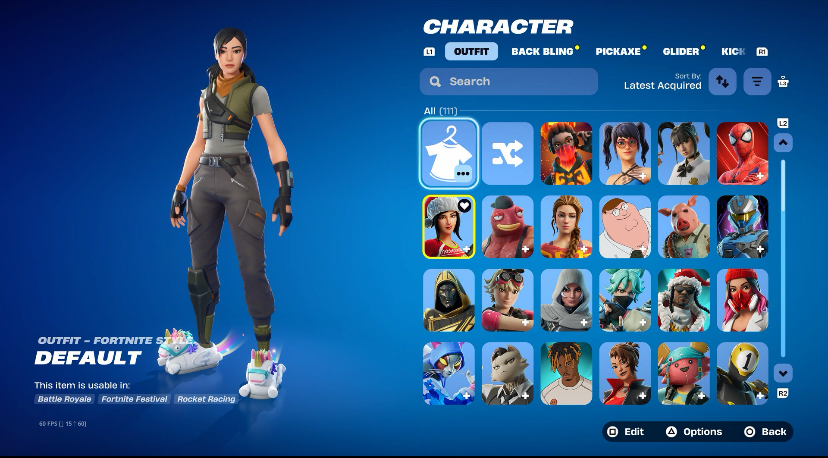This screenshot has width=828, height=458.
Task: Pick the red fish-head outfit with bowler hat
Action: (x=508, y=227)
